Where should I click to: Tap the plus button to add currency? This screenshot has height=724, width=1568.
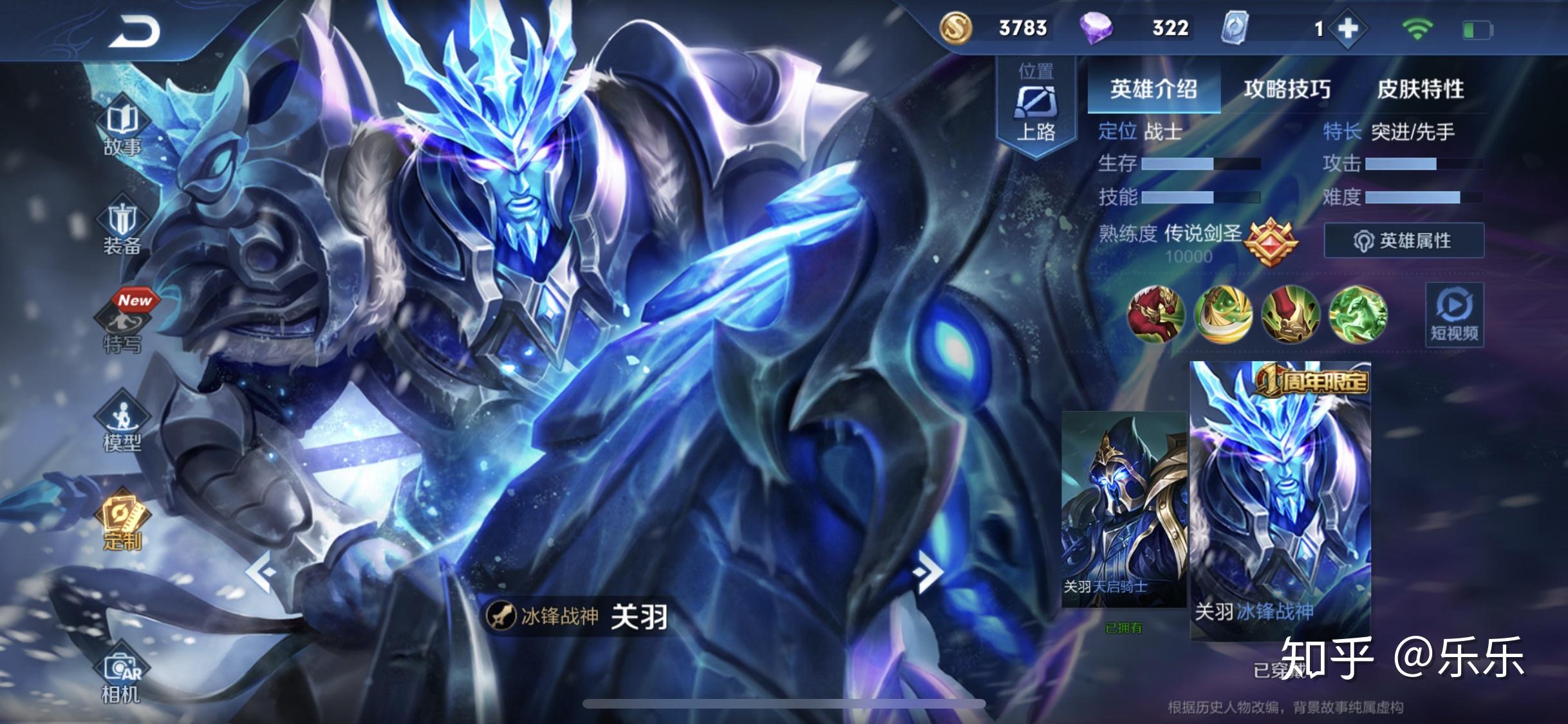1347,28
